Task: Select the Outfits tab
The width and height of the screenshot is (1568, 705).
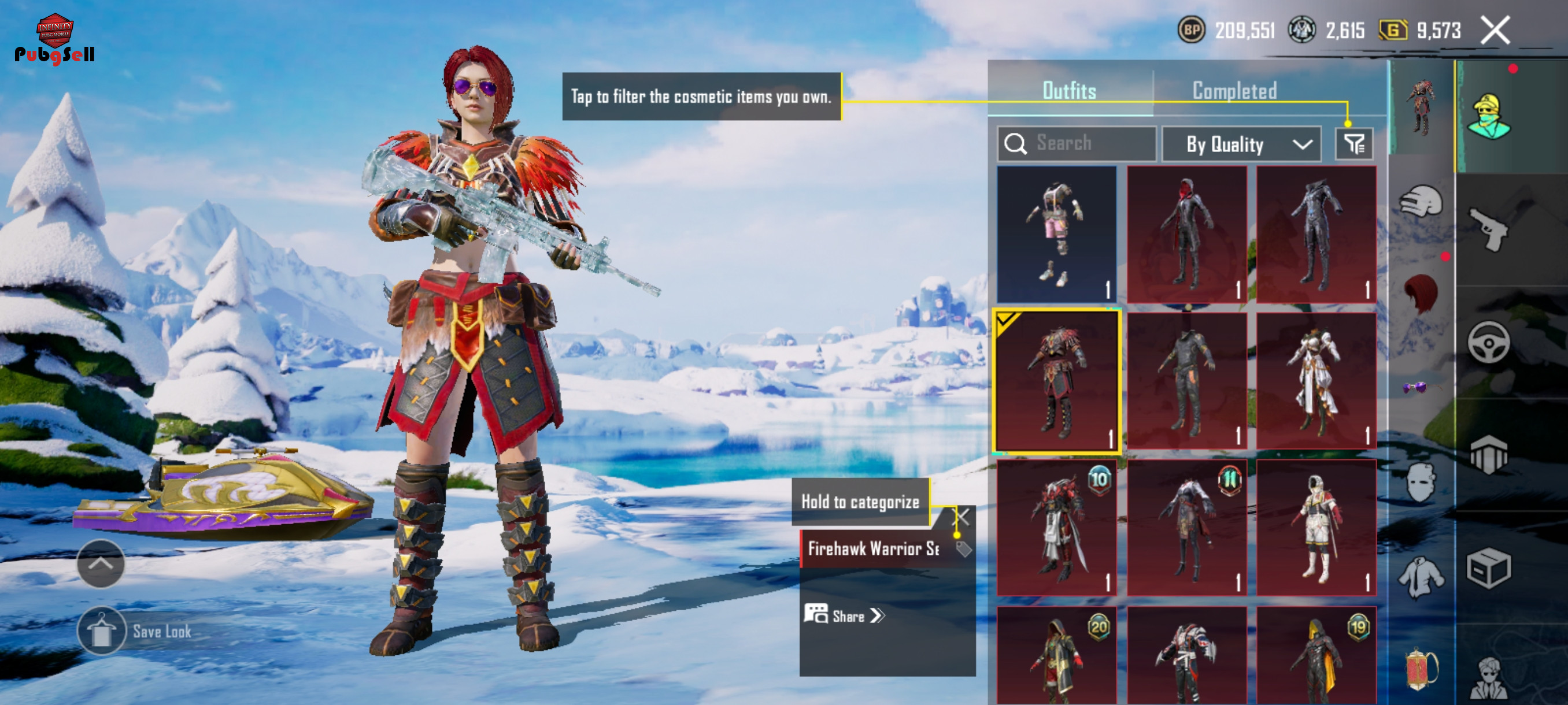Action: 1069,91
